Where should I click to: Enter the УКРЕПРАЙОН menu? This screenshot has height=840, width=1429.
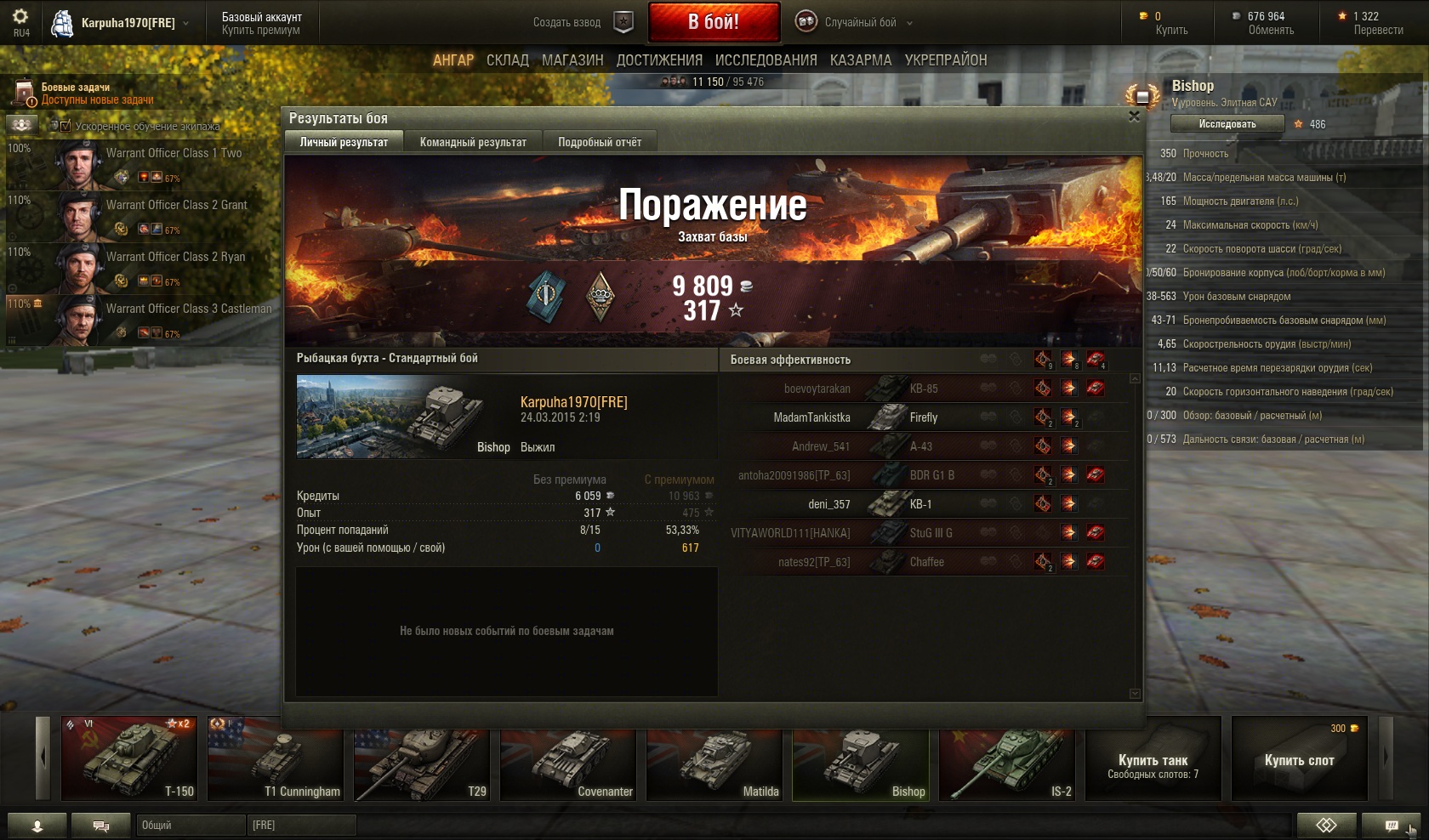(946, 60)
